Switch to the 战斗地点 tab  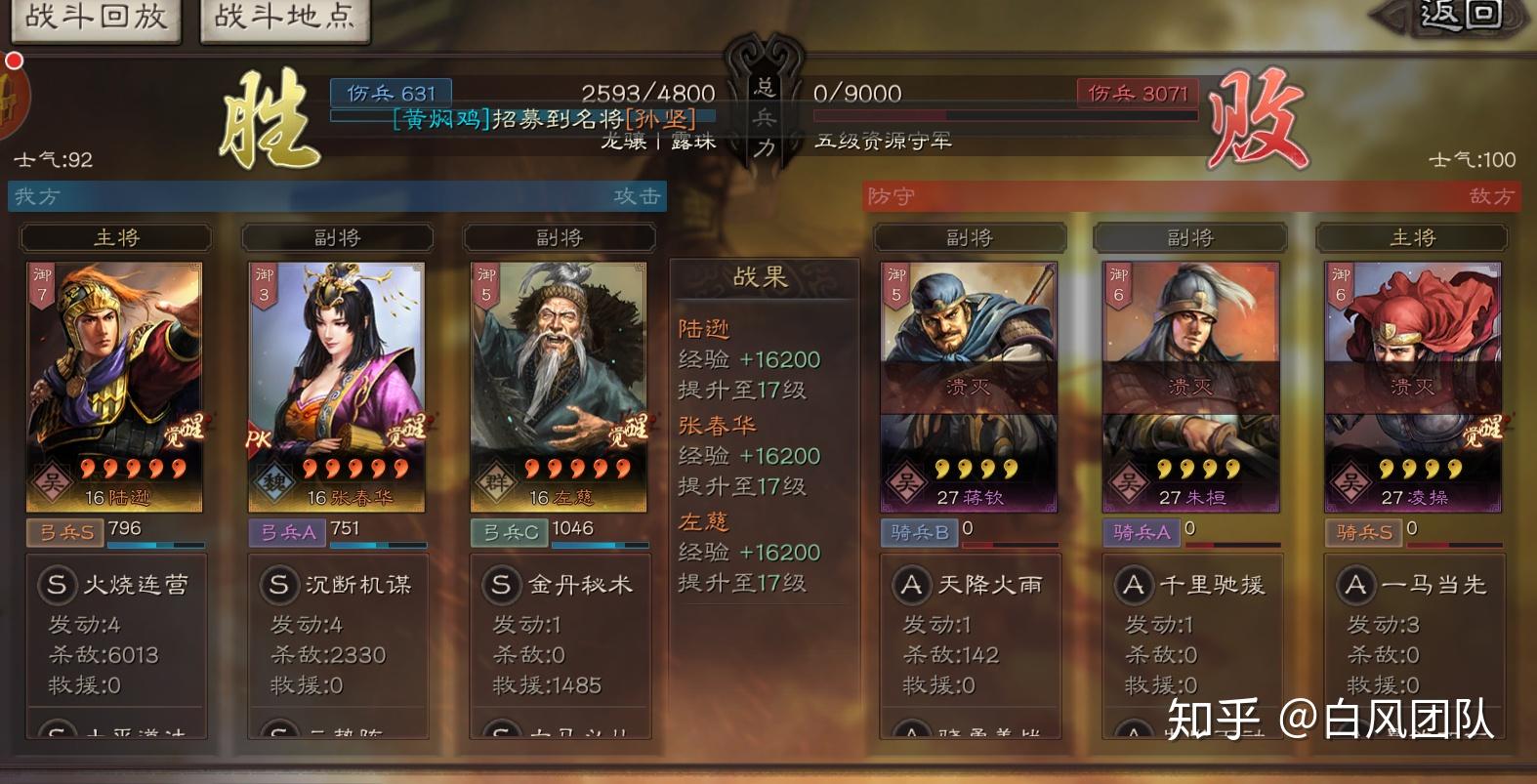284,18
